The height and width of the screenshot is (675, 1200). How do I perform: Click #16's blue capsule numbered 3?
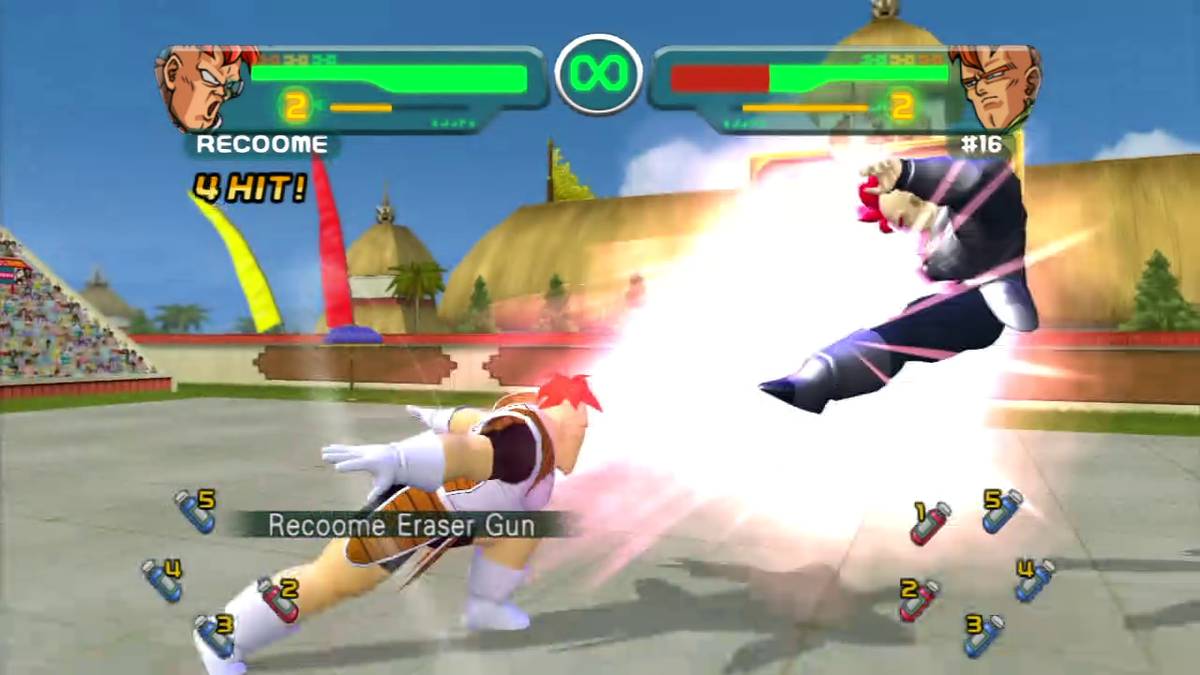tap(983, 636)
